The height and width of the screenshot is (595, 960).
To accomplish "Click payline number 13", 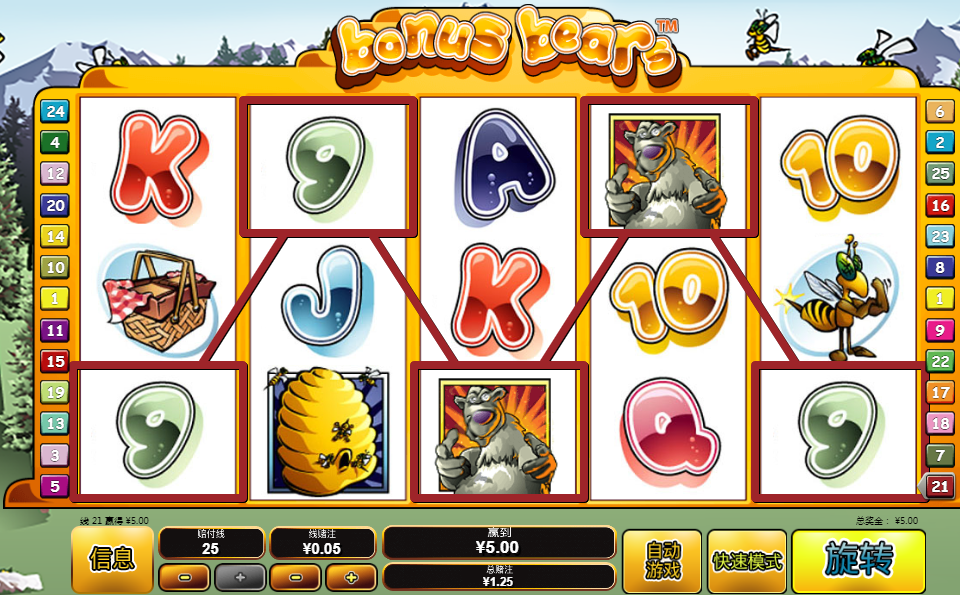I will (x=54, y=424).
